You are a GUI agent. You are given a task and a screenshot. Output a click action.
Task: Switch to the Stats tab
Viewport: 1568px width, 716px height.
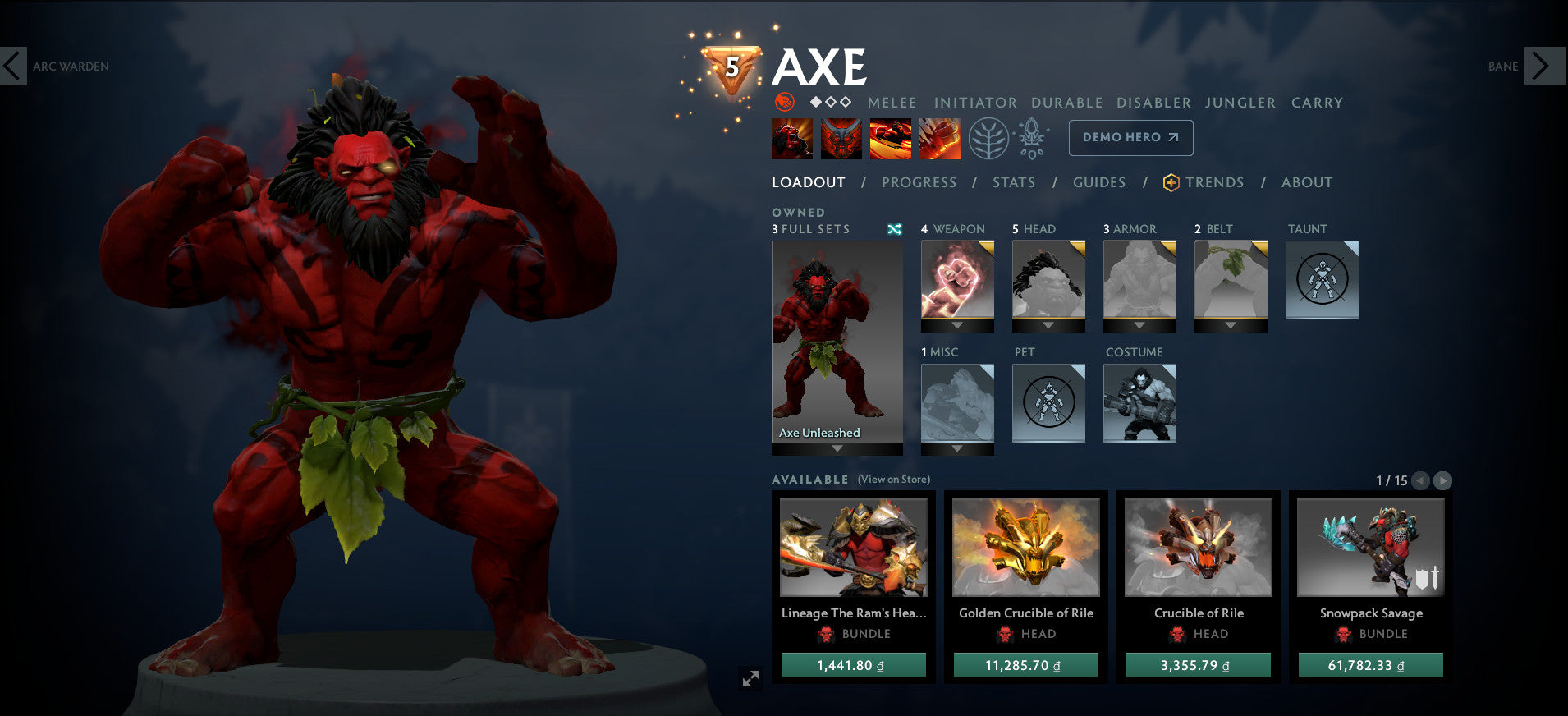coord(1013,182)
